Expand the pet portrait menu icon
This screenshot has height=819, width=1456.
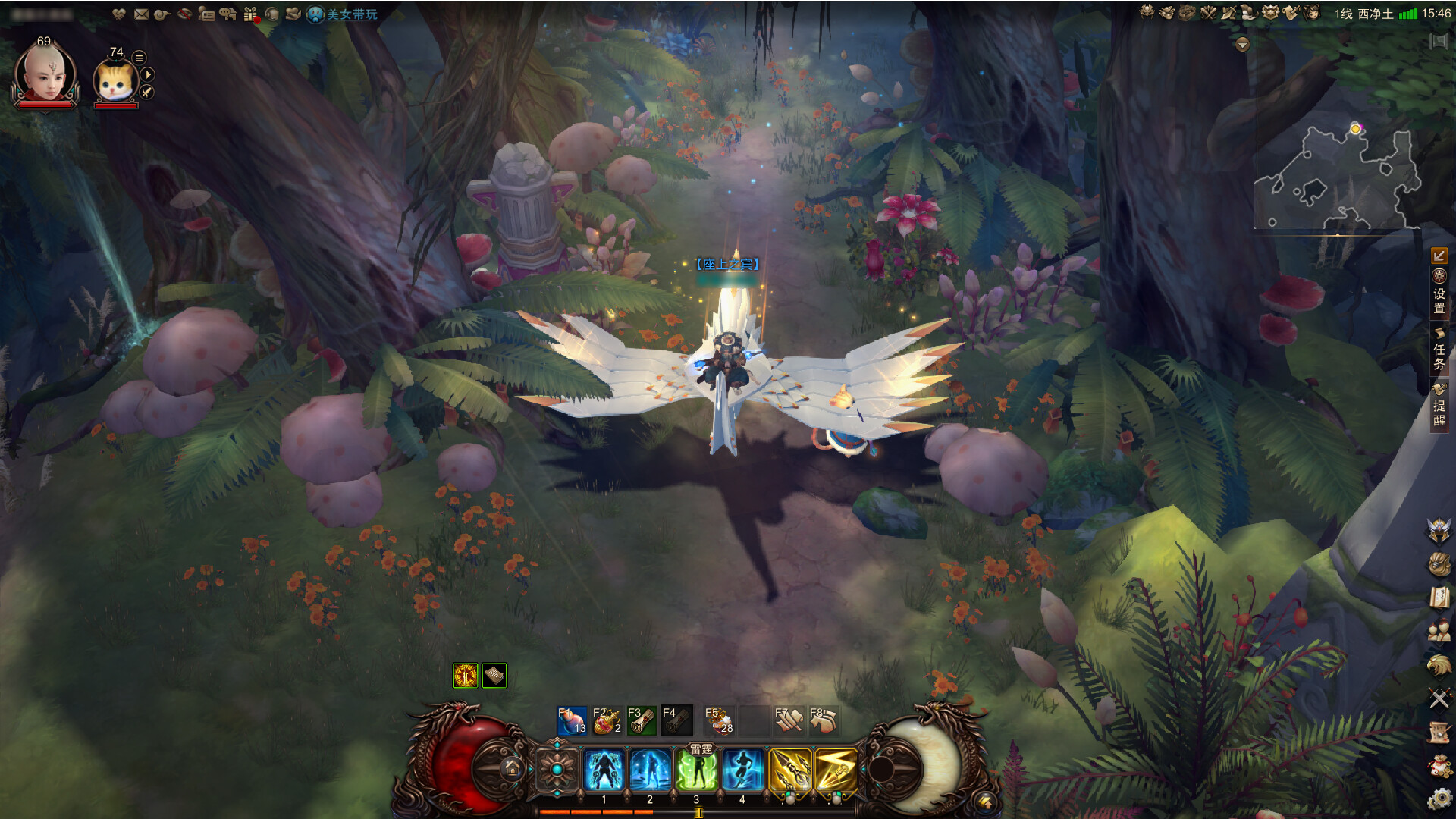[139, 58]
